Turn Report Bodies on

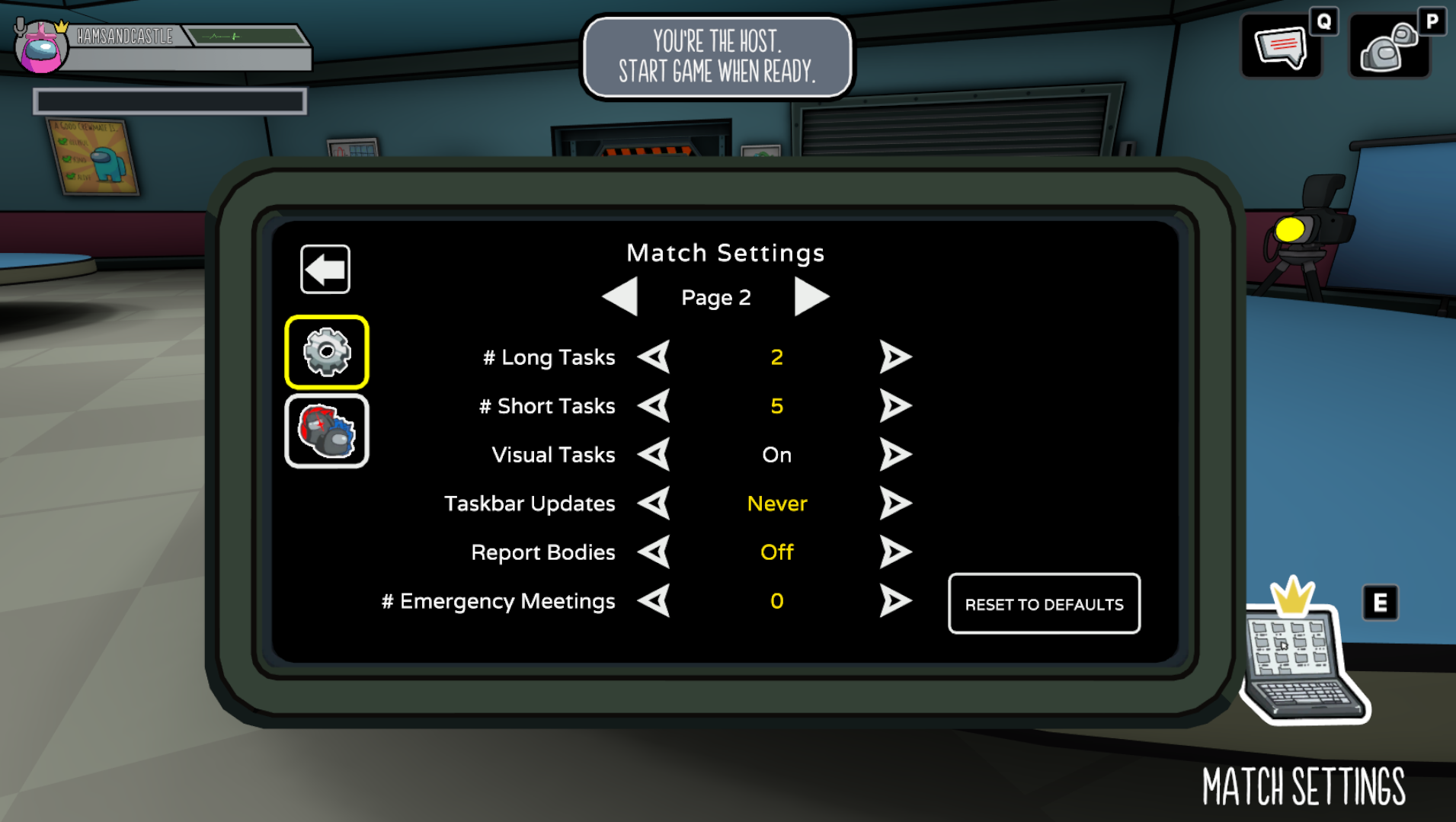(895, 552)
